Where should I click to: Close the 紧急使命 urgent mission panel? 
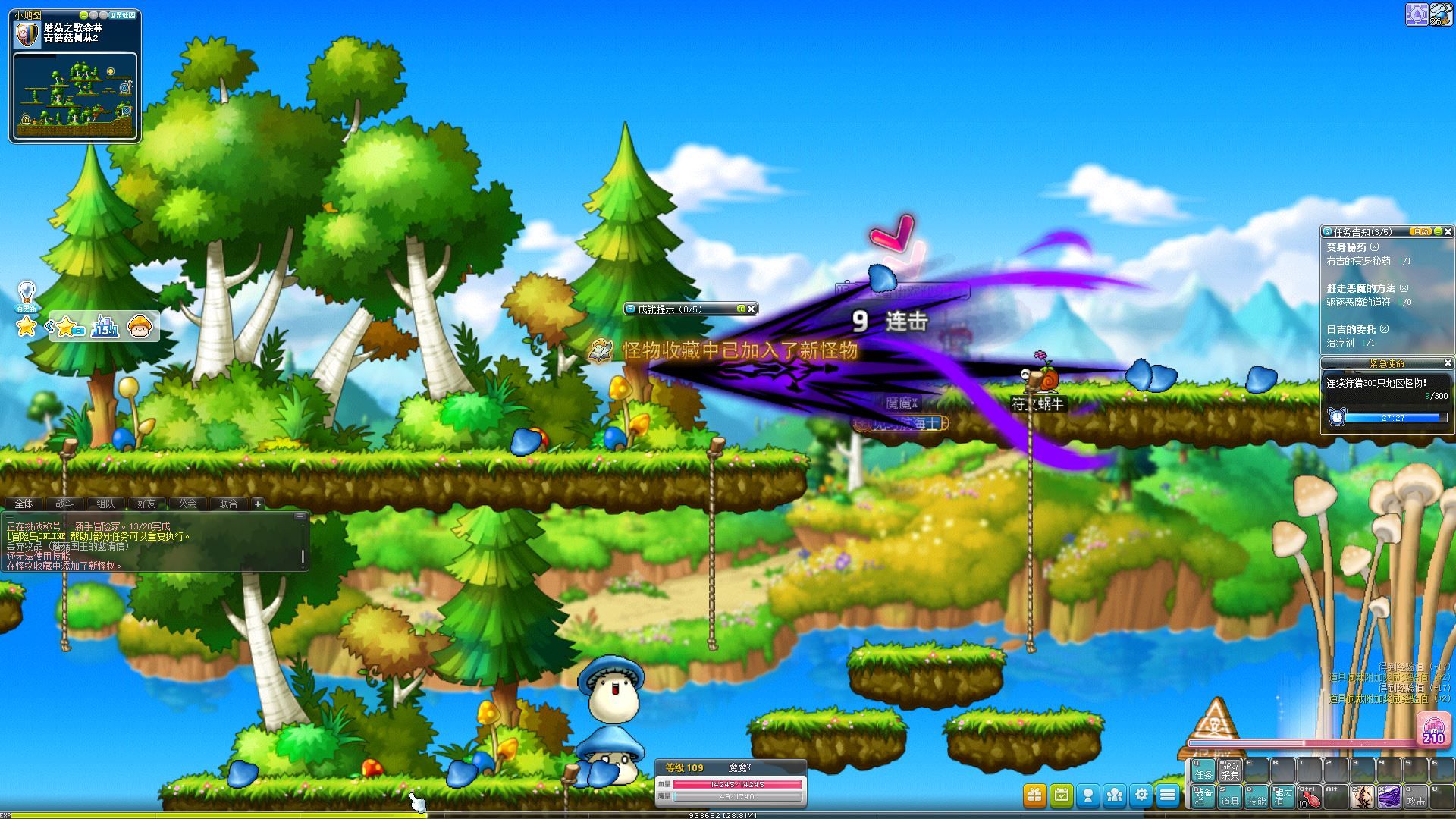pyautogui.click(x=1448, y=363)
